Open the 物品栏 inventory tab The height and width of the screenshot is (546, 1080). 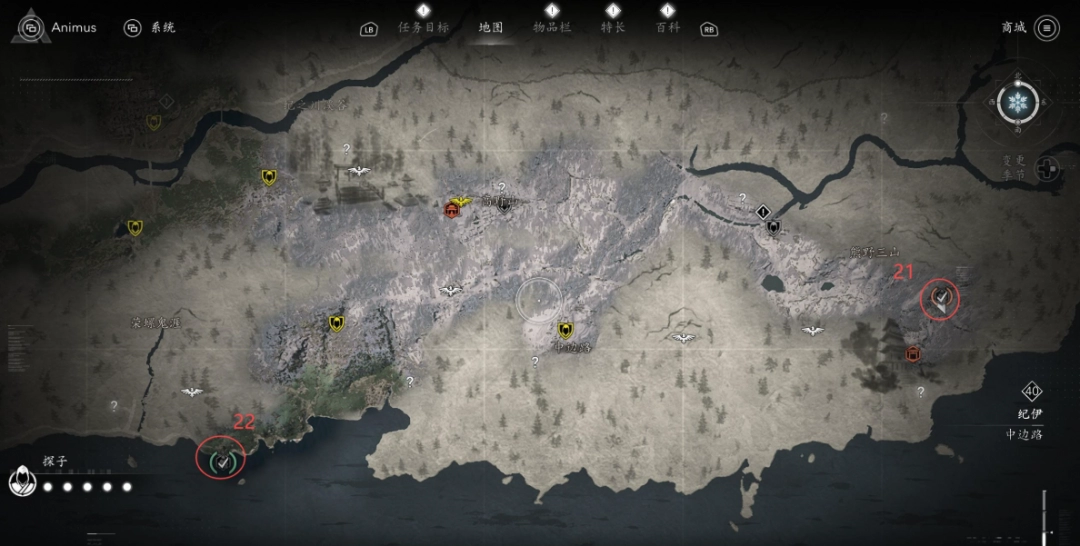point(552,27)
